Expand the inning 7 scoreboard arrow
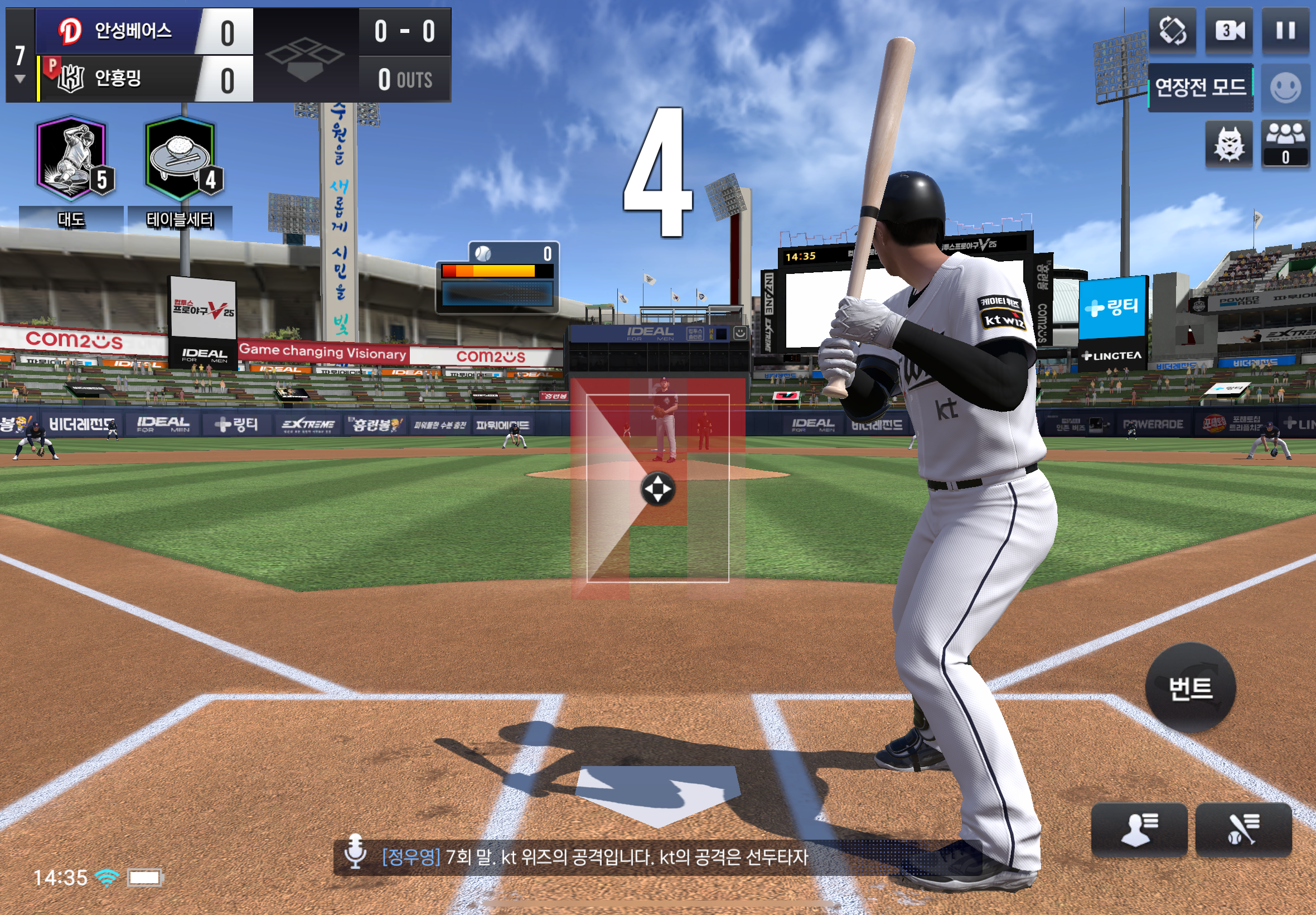The width and height of the screenshot is (1316, 915). pyautogui.click(x=20, y=79)
